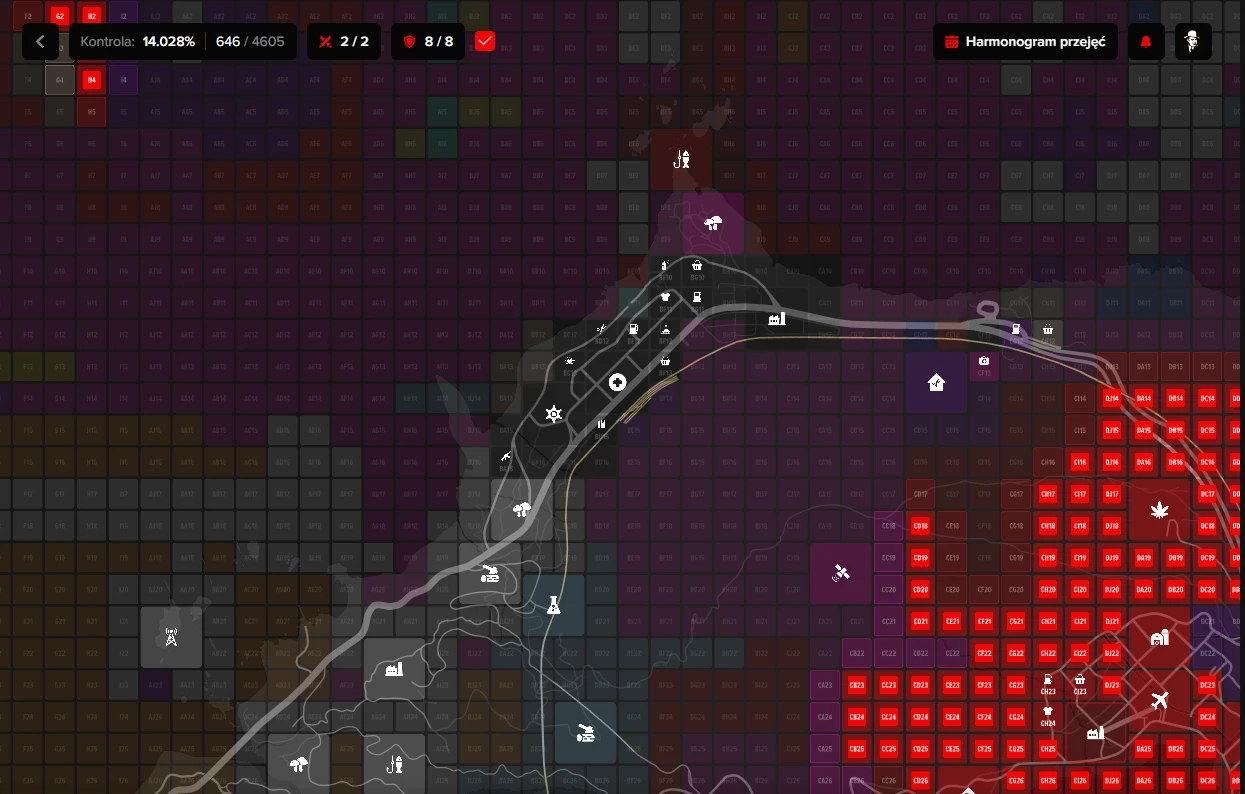1245x794 pixels.
Task: Select the chemistry flask zone marker
Action: tap(553, 605)
